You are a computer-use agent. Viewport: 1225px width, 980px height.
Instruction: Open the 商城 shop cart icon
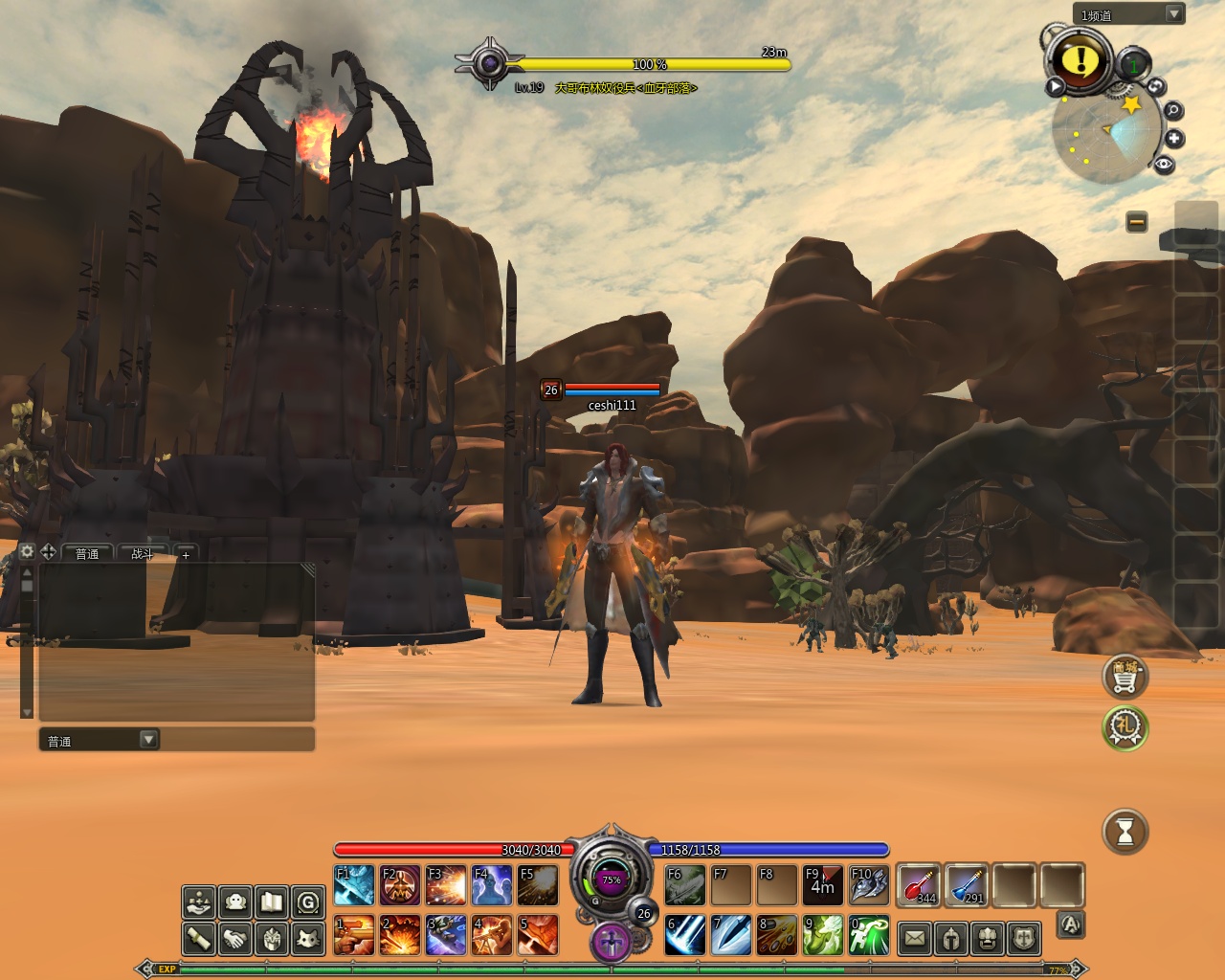click(1125, 677)
